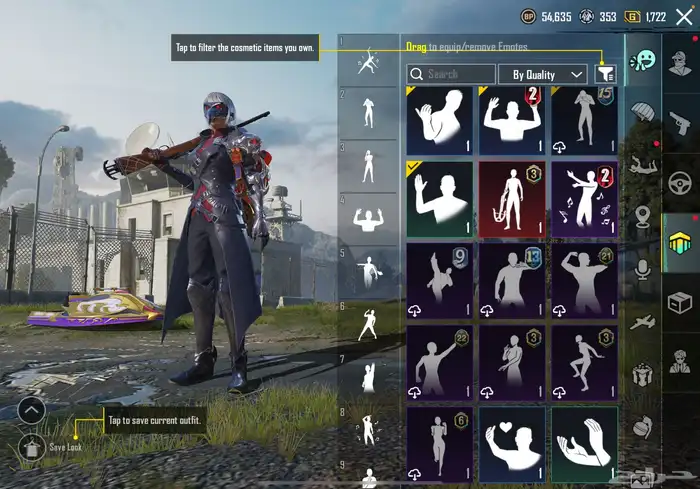Close the inventory screen with the X
Viewport: 700px width, 489px height.
pos(683,16)
